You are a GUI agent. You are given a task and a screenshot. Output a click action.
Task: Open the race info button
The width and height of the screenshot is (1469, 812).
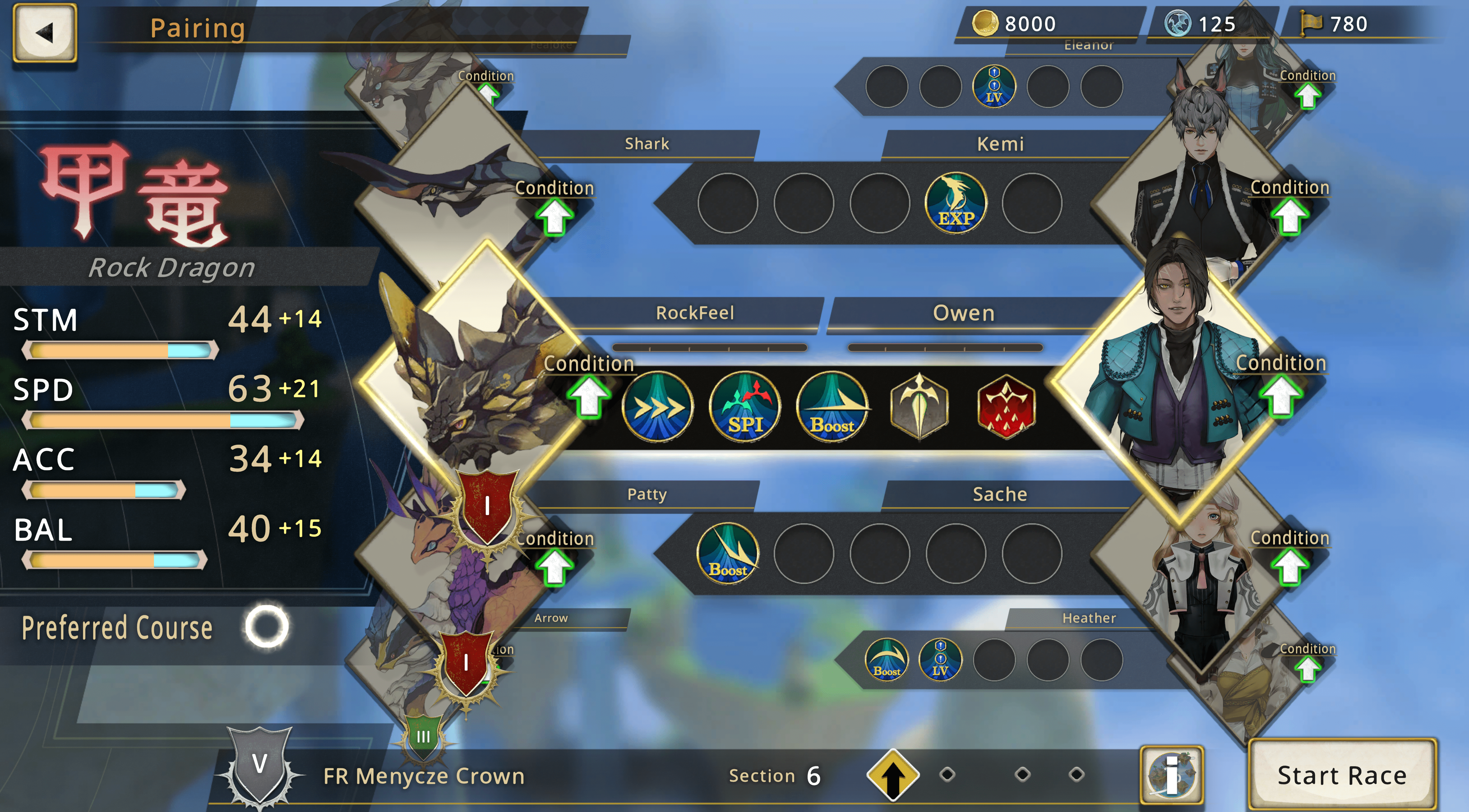click(1171, 775)
